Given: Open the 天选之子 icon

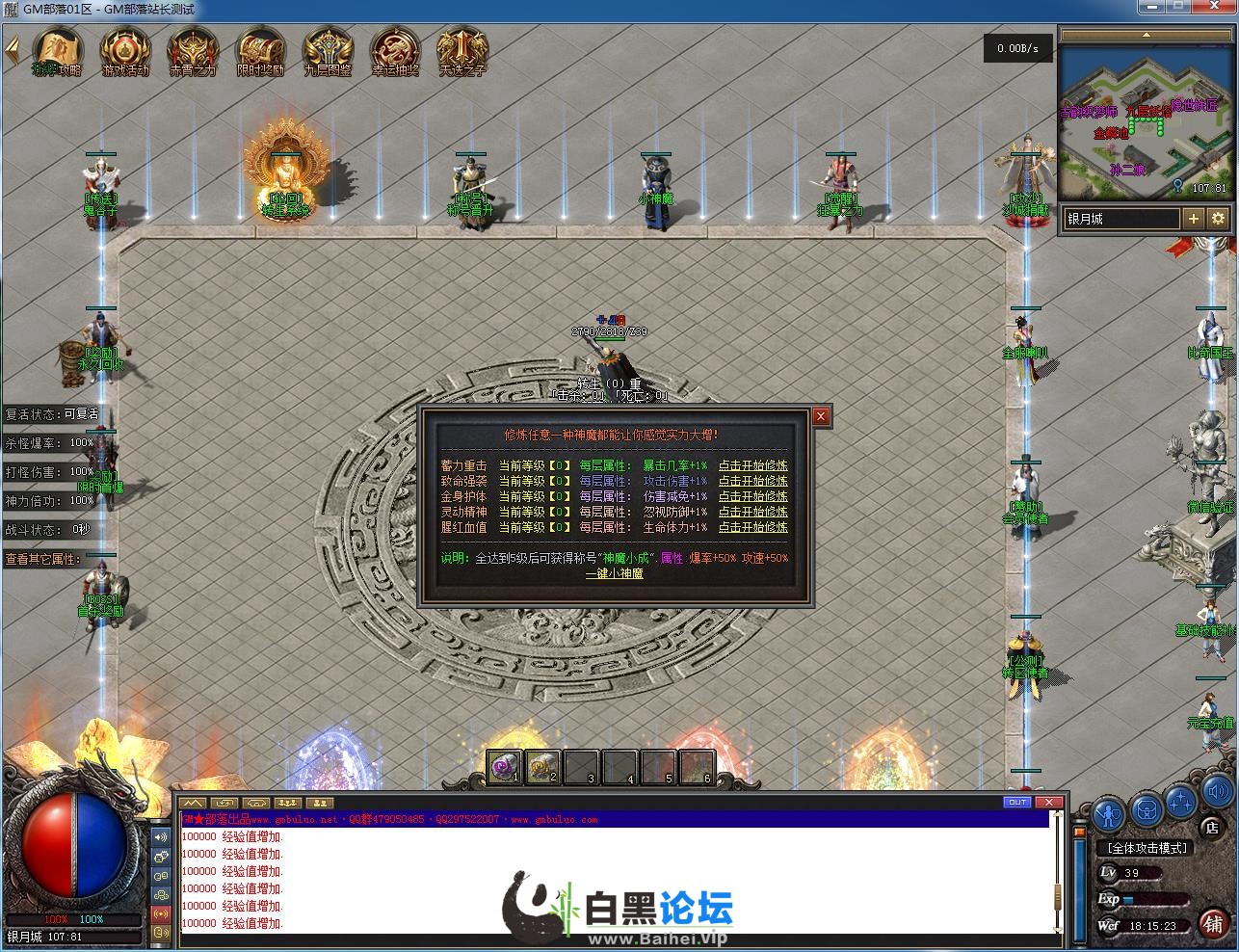Looking at the screenshot, I should (x=462, y=51).
